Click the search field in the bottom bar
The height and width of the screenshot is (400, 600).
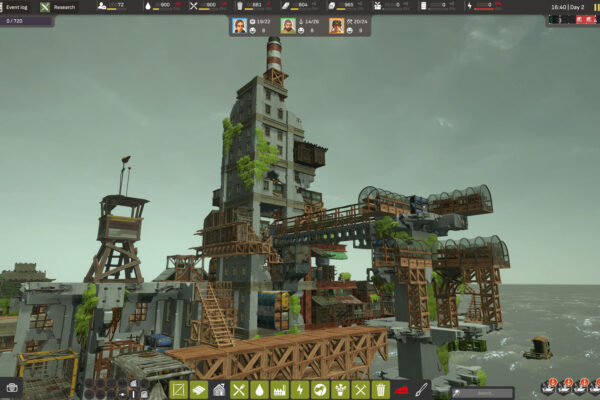pos(483,393)
